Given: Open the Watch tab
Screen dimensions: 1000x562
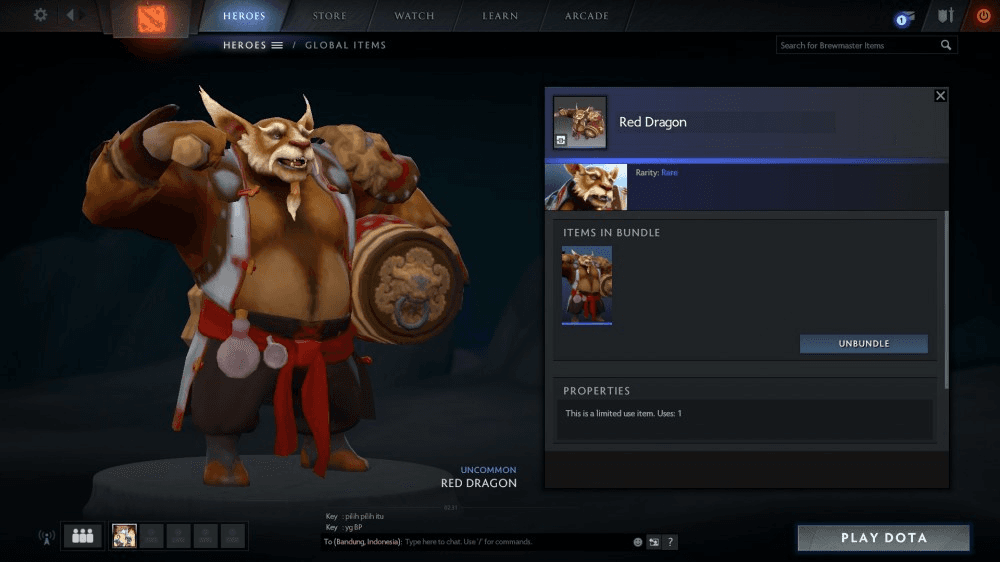Looking at the screenshot, I should click(414, 16).
